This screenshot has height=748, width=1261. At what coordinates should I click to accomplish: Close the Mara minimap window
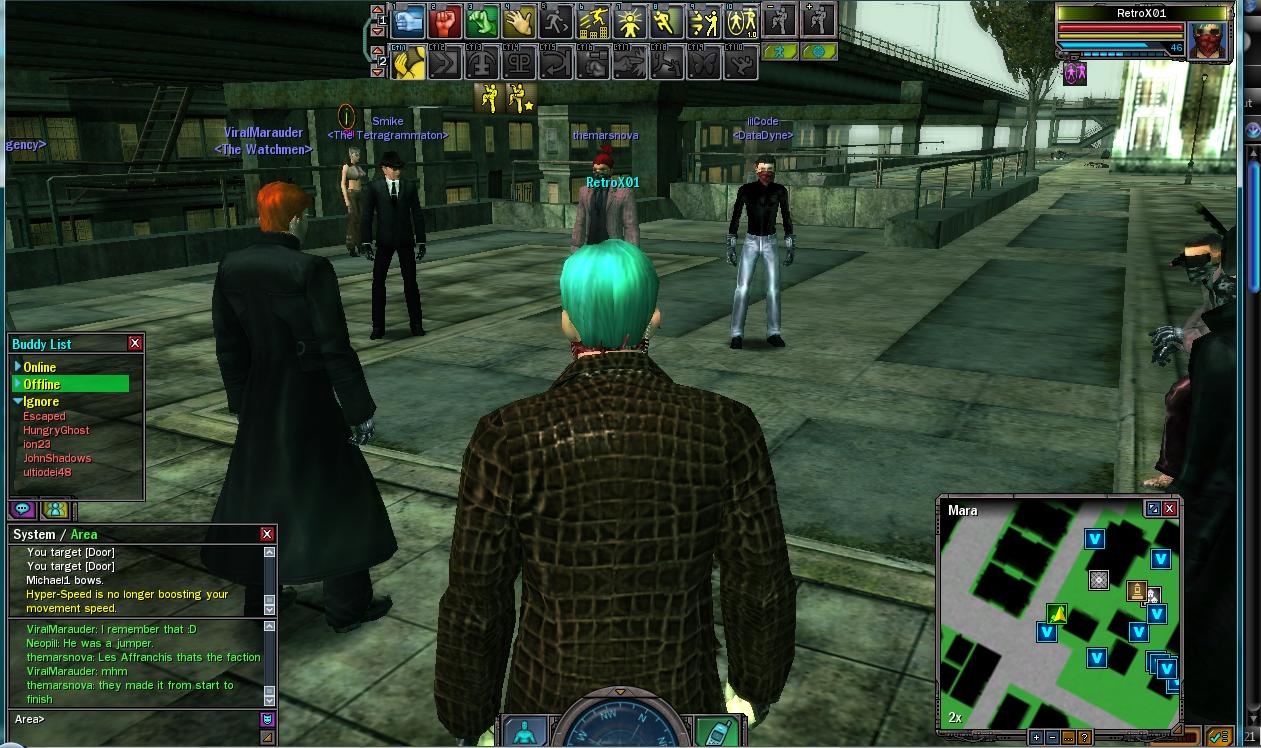1169,508
